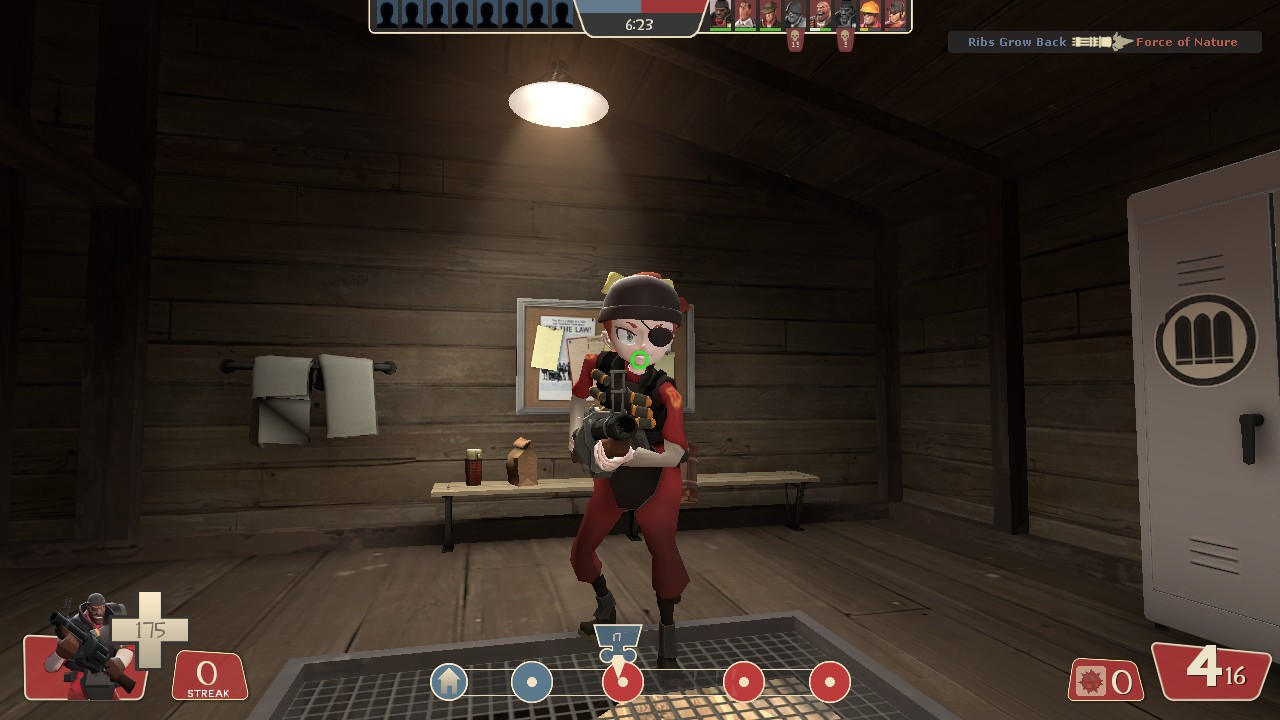1280x720 pixels.
Task: Click the health cross icon beside 175
Action: pos(152,631)
